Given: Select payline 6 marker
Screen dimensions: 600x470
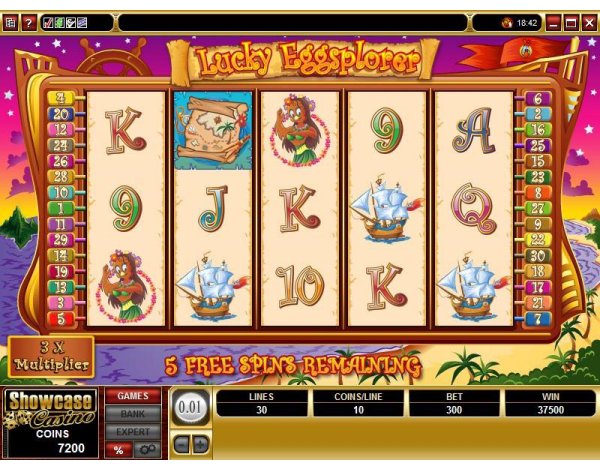Looking at the screenshot, I should [x=539, y=99].
